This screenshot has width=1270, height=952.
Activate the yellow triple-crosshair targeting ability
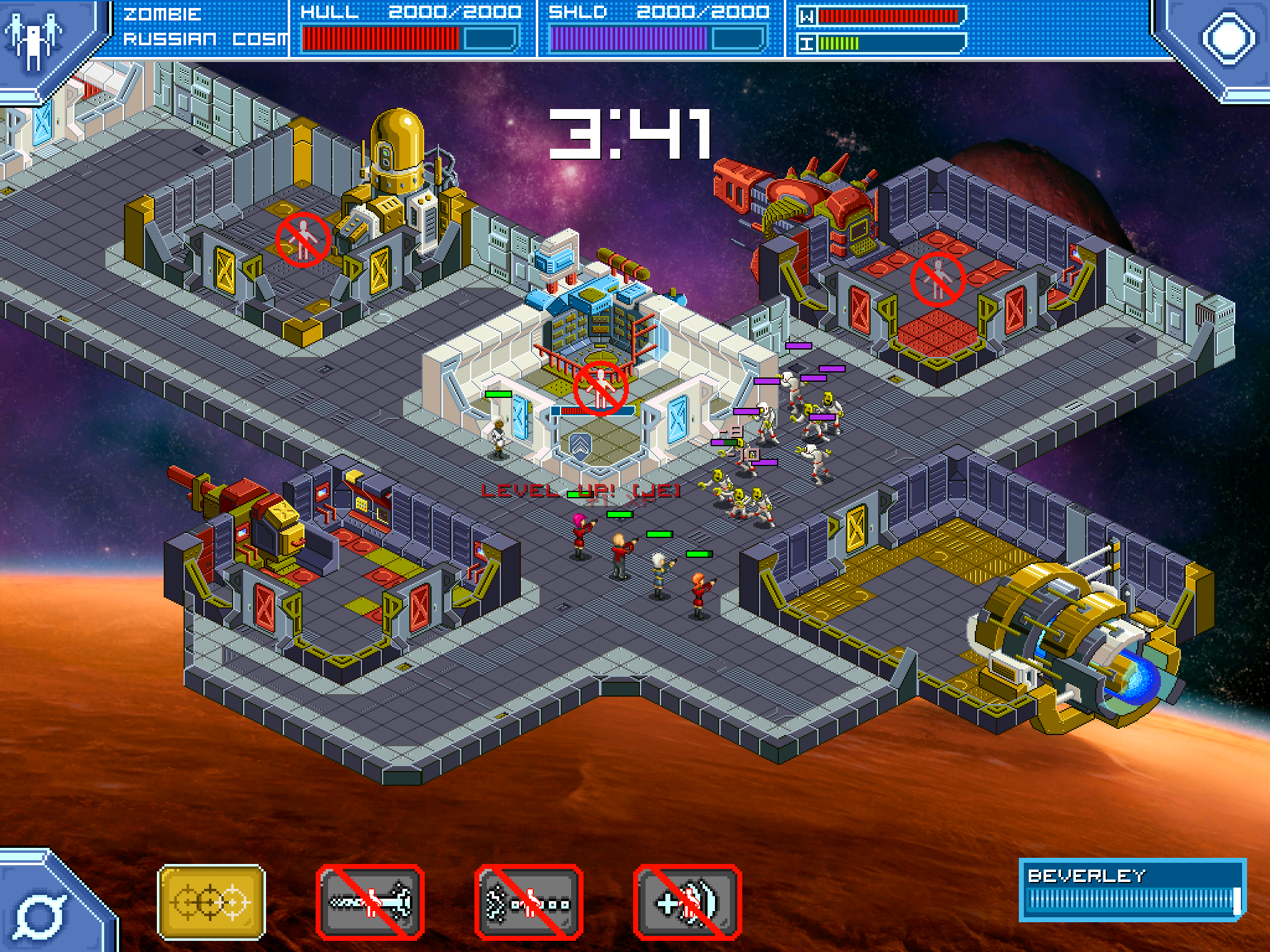(x=211, y=902)
